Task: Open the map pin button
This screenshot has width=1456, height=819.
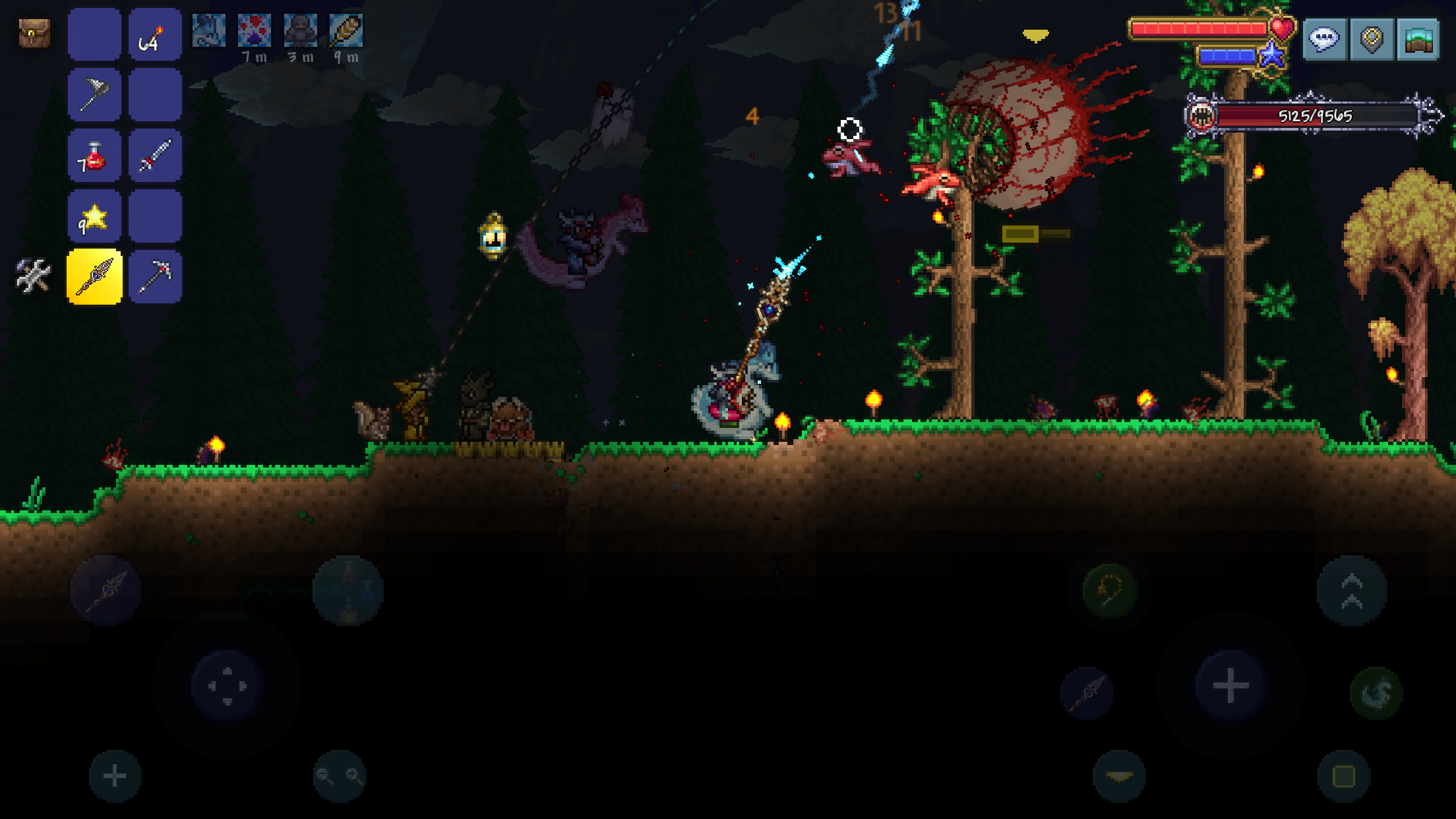Action: [x=1372, y=40]
